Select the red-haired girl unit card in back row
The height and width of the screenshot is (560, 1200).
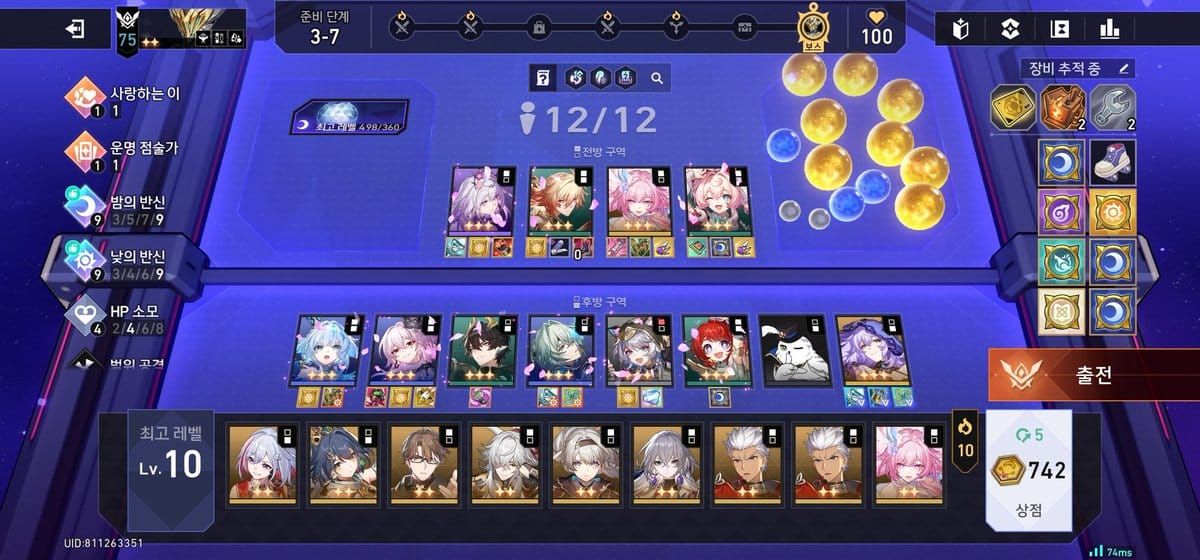pyautogui.click(x=715, y=350)
